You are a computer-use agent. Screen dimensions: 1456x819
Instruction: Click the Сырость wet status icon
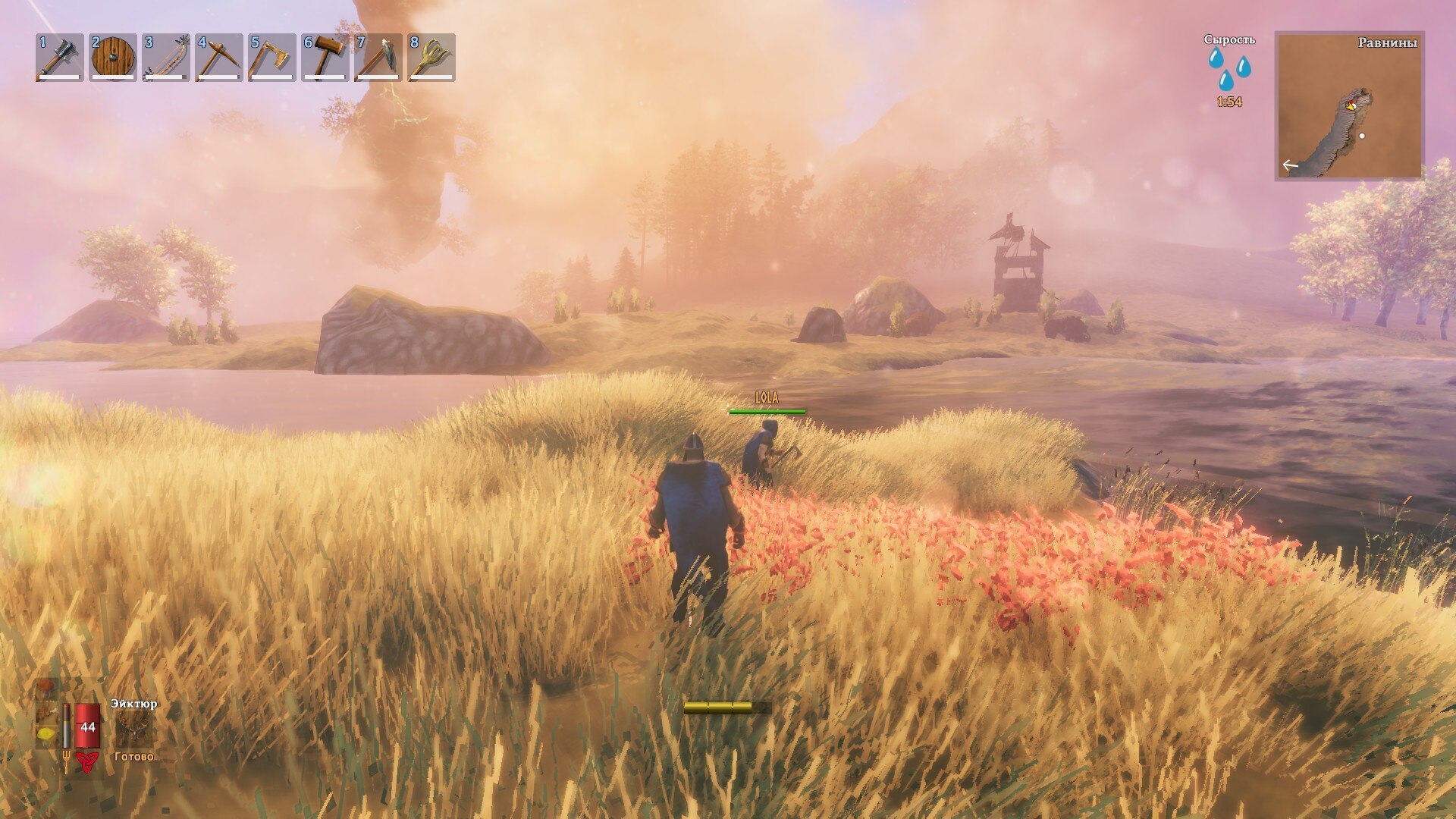[1229, 68]
